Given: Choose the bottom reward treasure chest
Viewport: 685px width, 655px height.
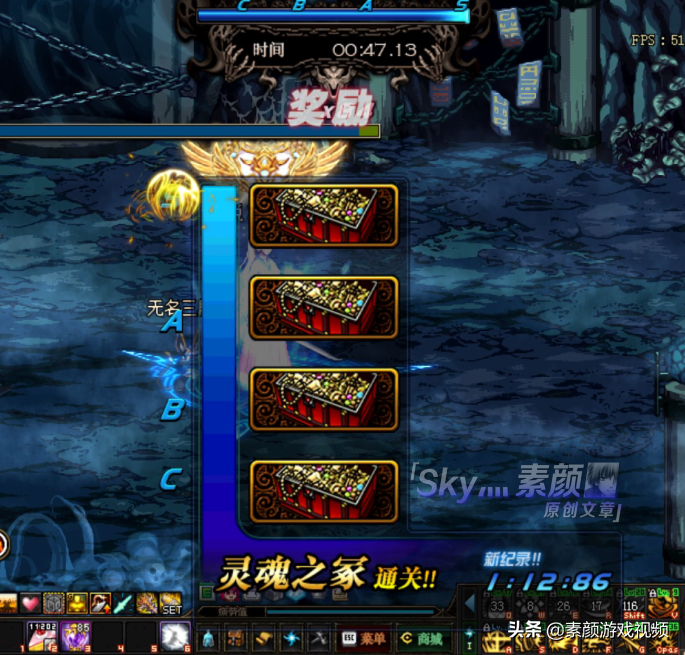Looking at the screenshot, I should point(324,491).
